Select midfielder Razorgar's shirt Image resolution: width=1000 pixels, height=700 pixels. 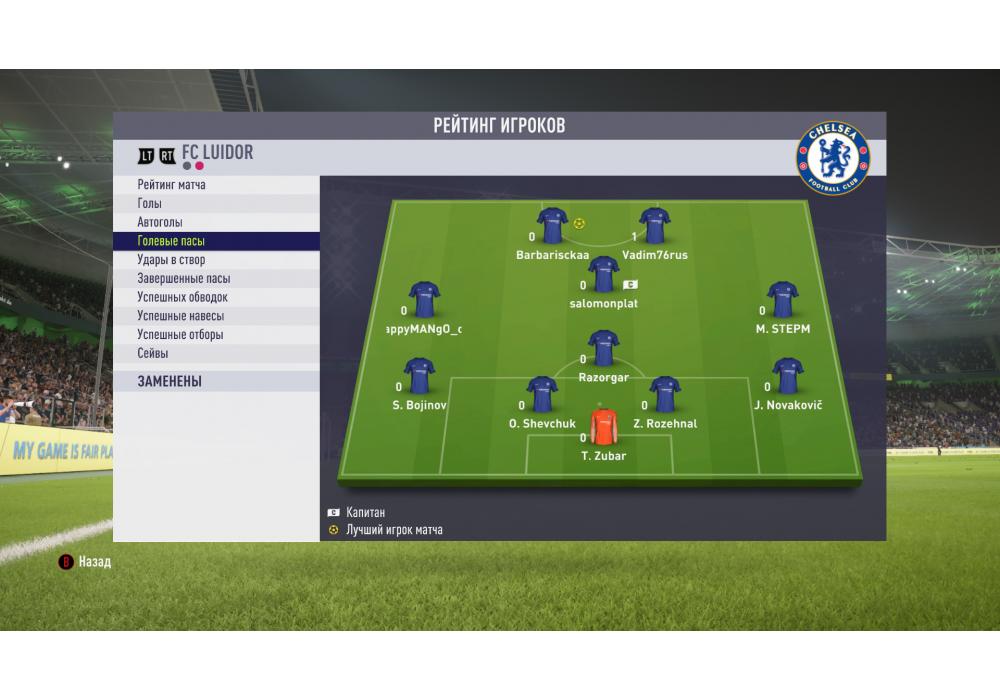click(x=603, y=349)
